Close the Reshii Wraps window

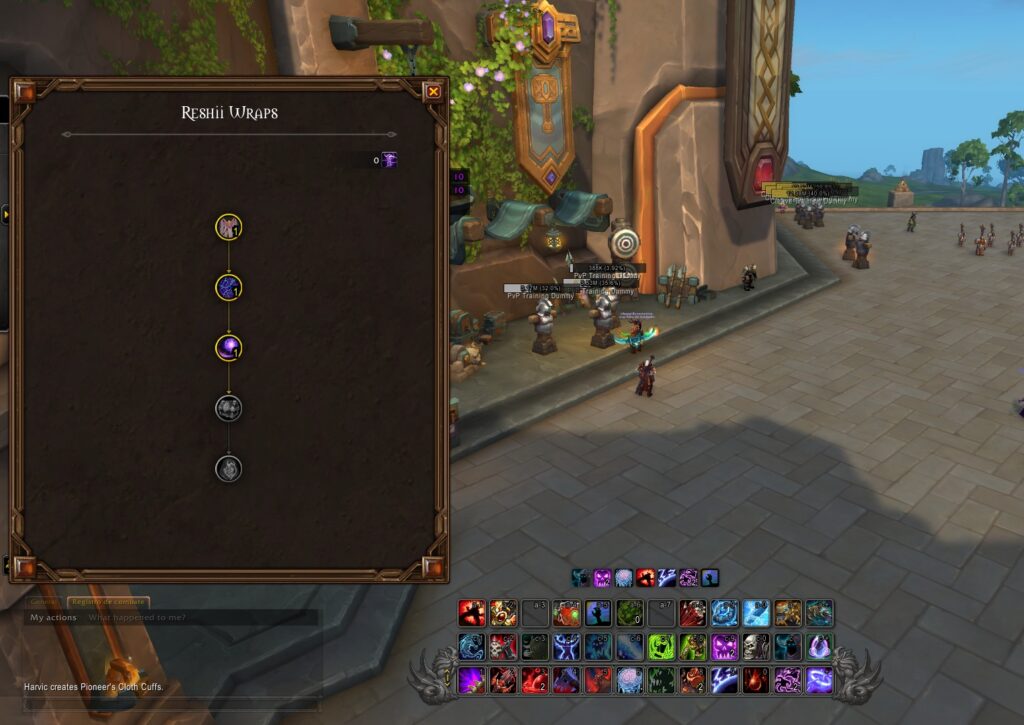click(x=433, y=92)
